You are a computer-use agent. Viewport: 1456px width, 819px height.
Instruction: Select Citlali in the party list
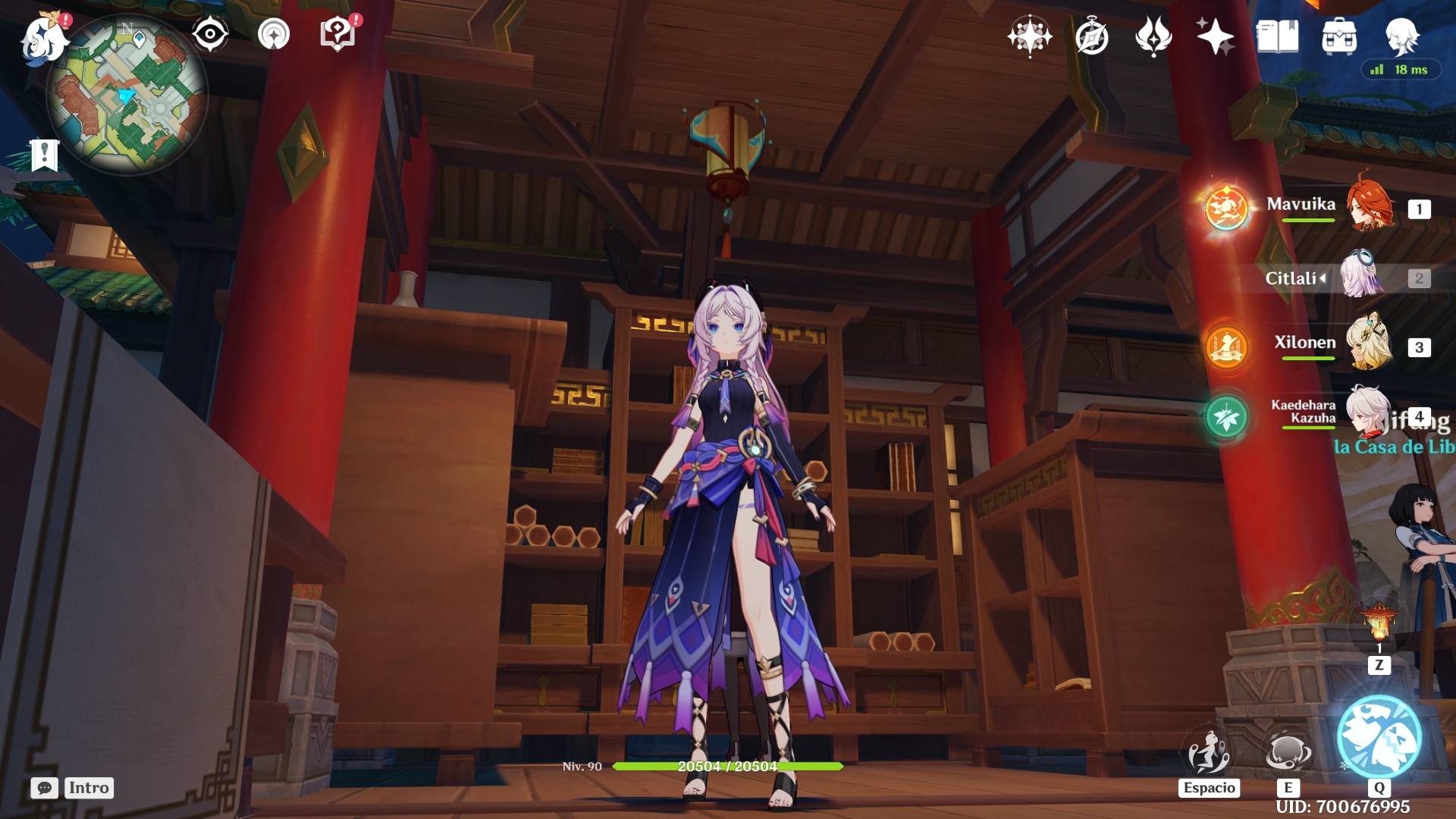(x=1363, y=277)
